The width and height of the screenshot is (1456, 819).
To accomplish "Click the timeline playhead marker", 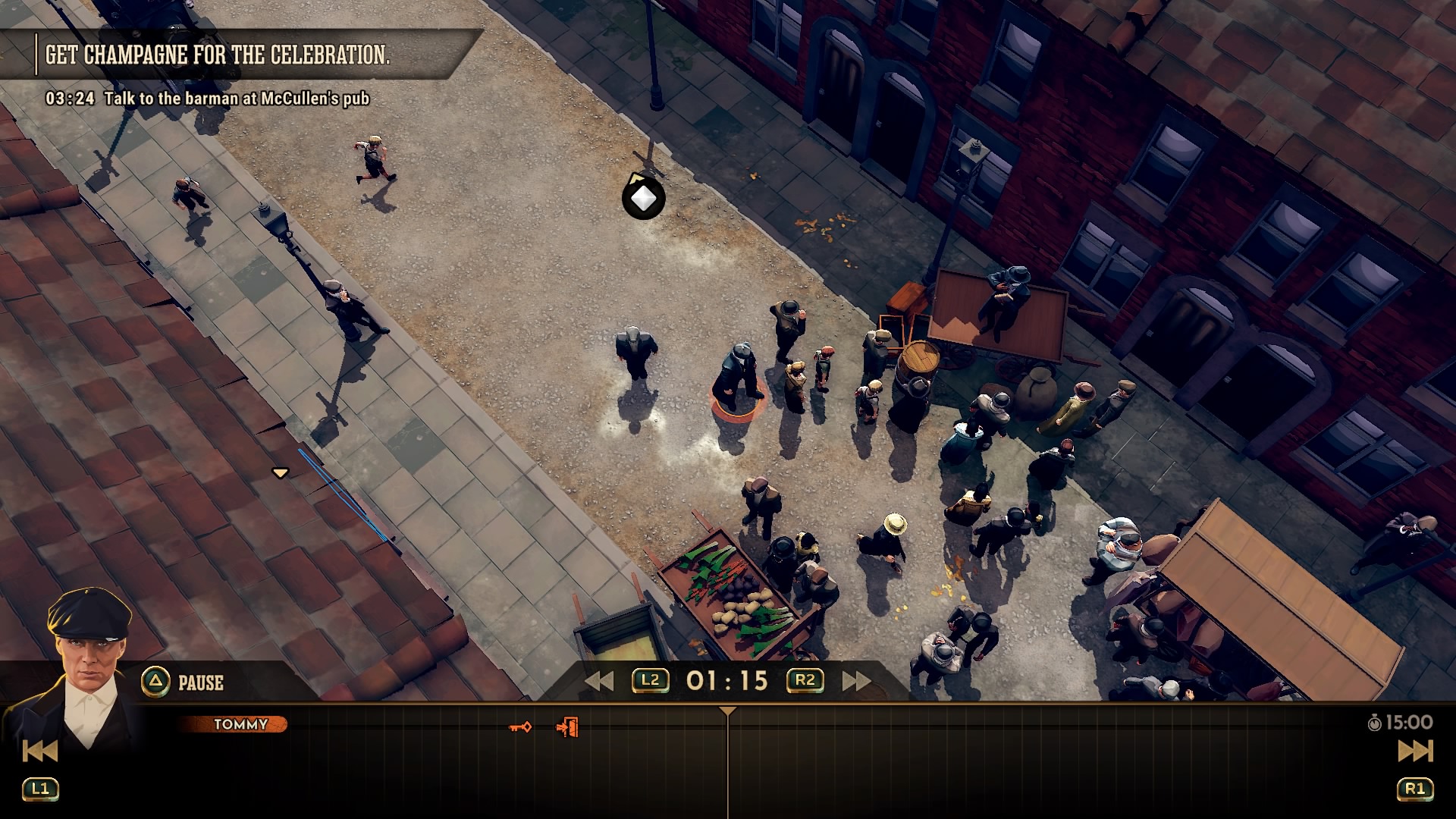I will point(727,711).
